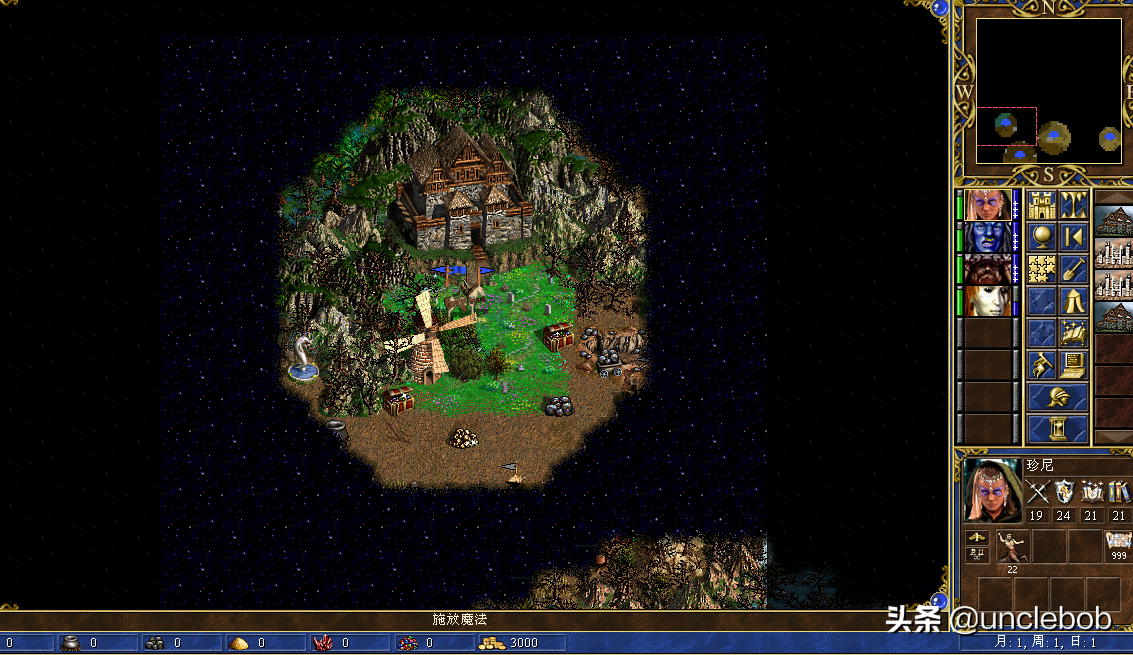End the turn with the hourglass button
Screen dimensions: 1133x655
tap(1058, 429)
